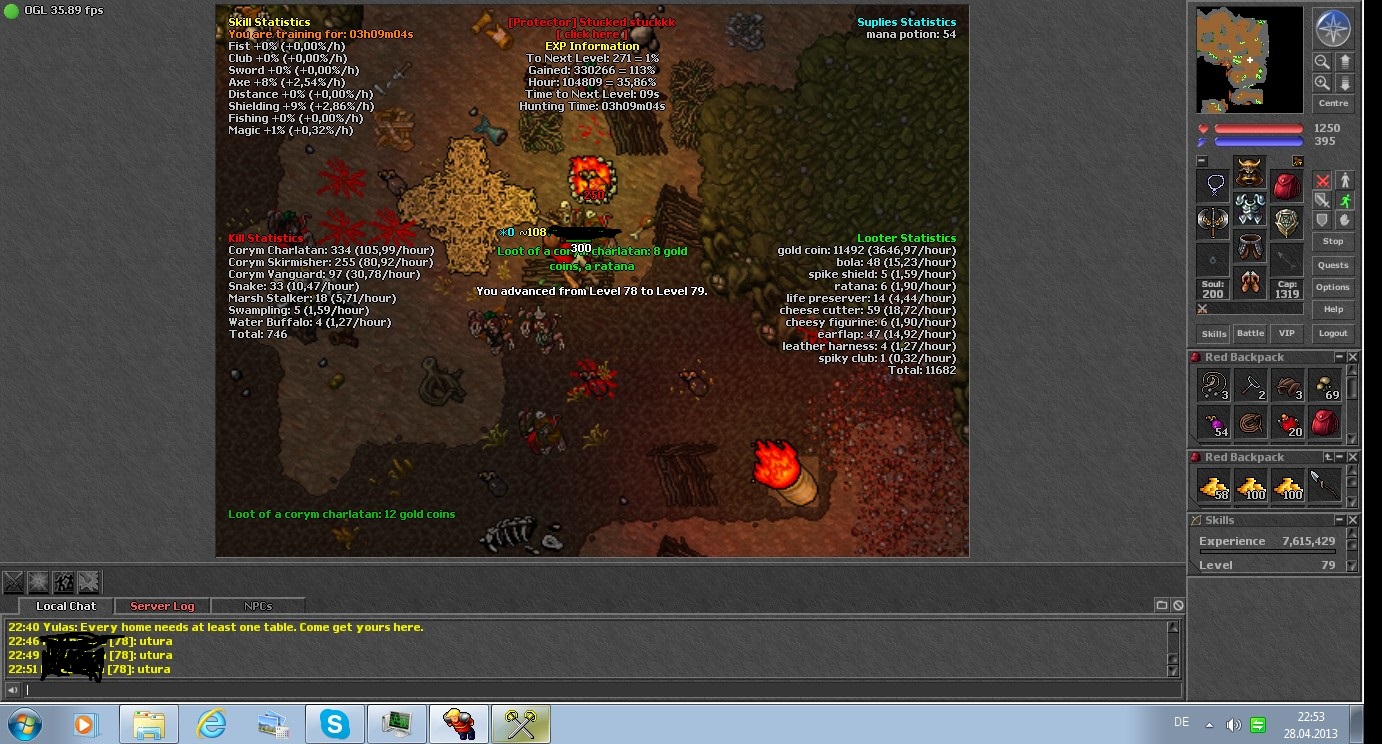
Task: Centre the minimap on your character
Action: pyautogui.click(x=1332, y=103)
